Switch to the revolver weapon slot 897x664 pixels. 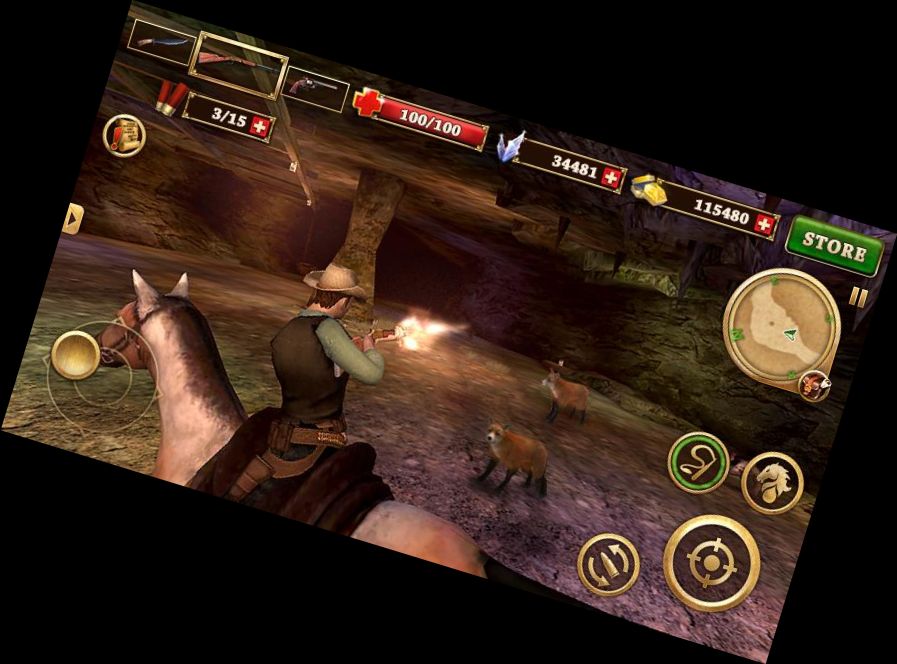[316, 89]
